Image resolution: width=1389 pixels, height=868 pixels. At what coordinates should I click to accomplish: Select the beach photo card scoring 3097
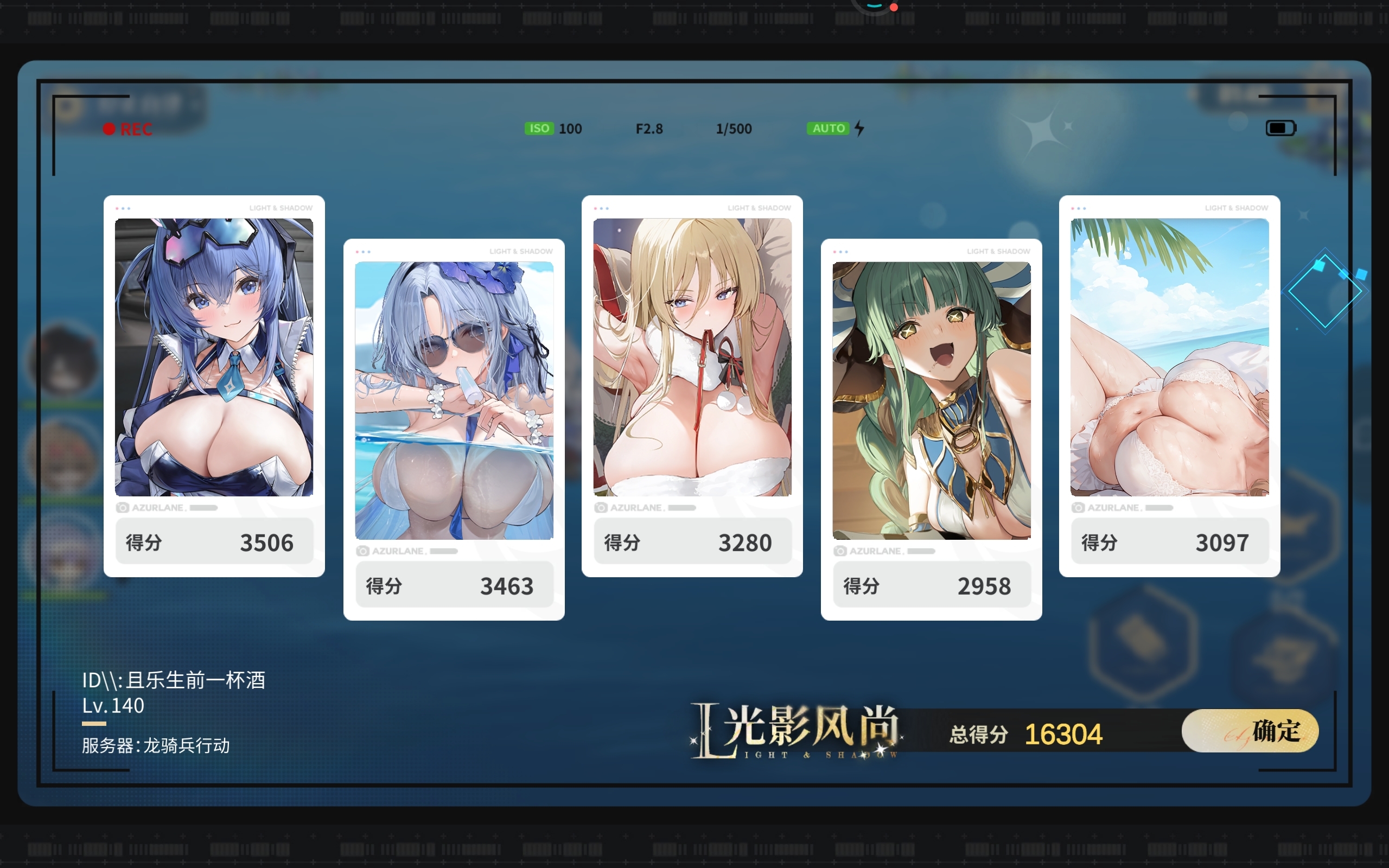(x=1169, y=357)
